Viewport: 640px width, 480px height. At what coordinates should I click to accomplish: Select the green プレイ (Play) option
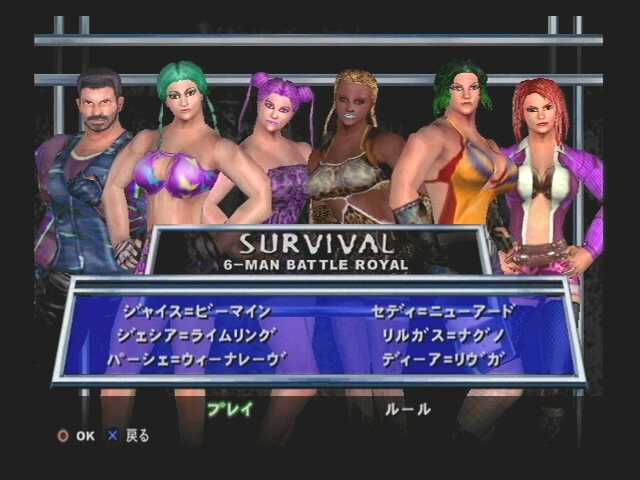229,409
